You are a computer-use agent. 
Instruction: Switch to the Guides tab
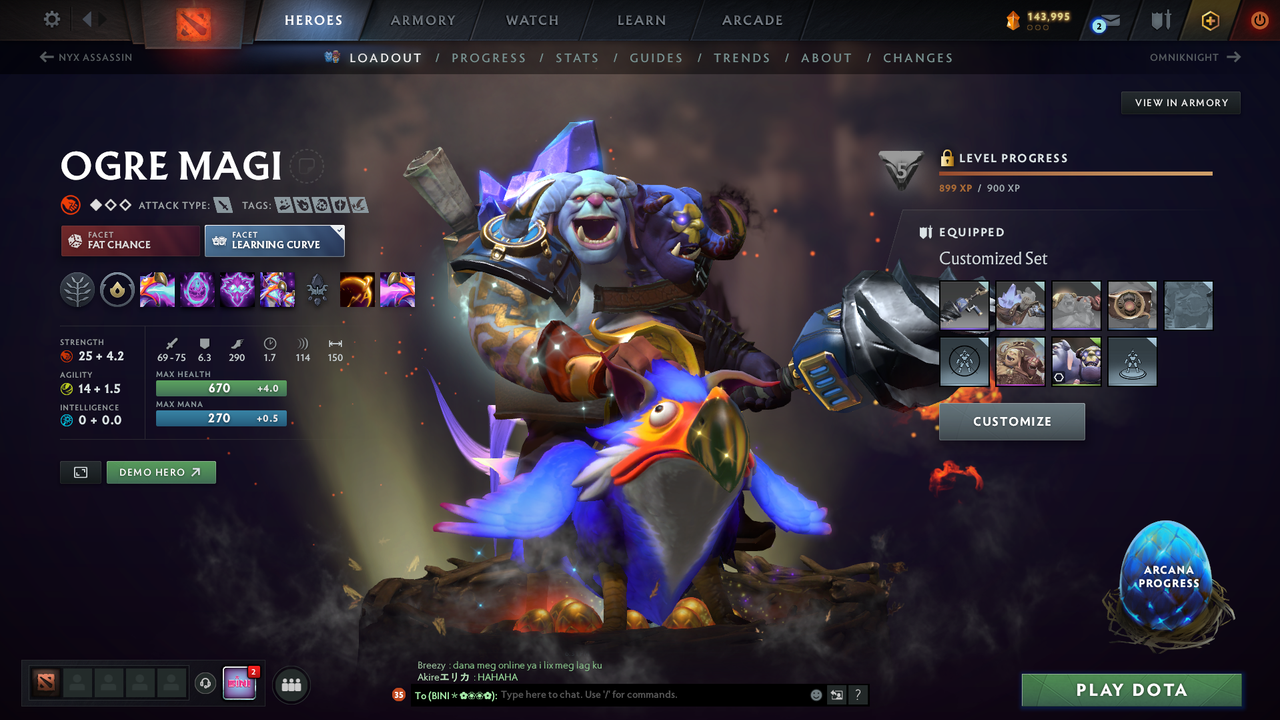pos(656,57)
